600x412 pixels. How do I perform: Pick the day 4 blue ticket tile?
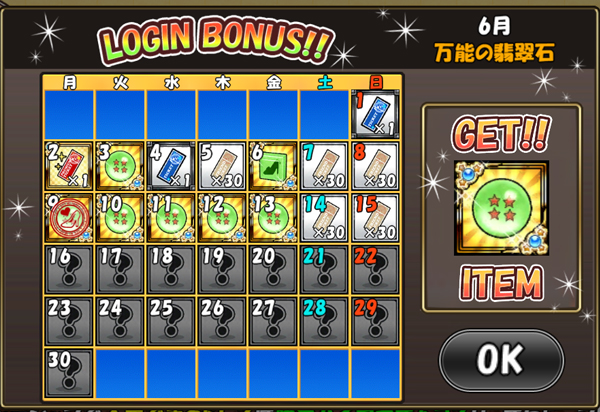(172, 164)
